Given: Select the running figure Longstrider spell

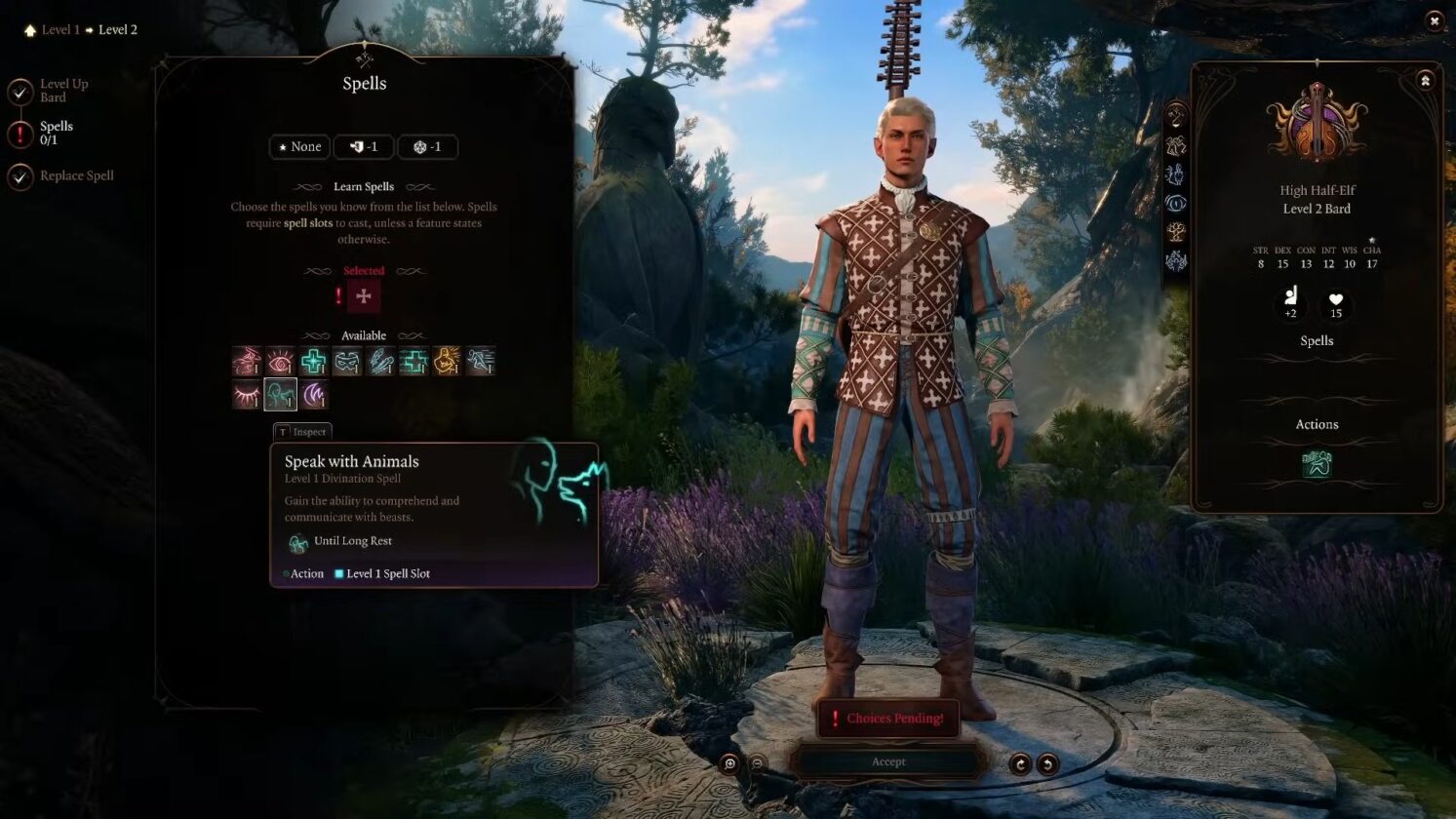Looking at the screenshot, I should [481, 362].
